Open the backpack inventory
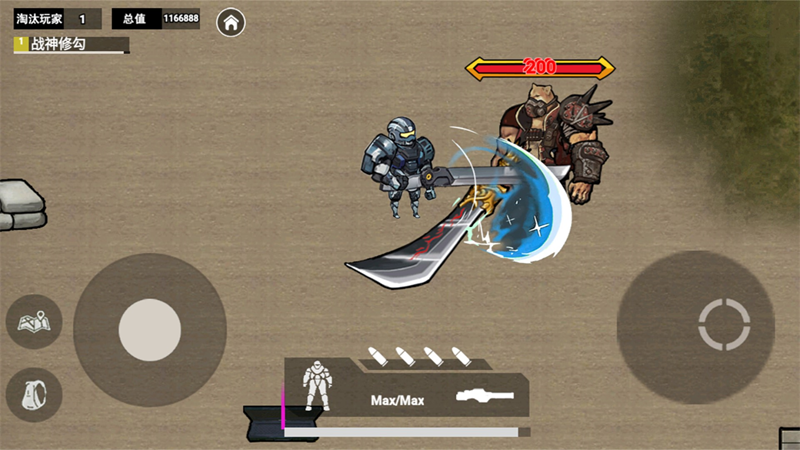 point(35,394)
